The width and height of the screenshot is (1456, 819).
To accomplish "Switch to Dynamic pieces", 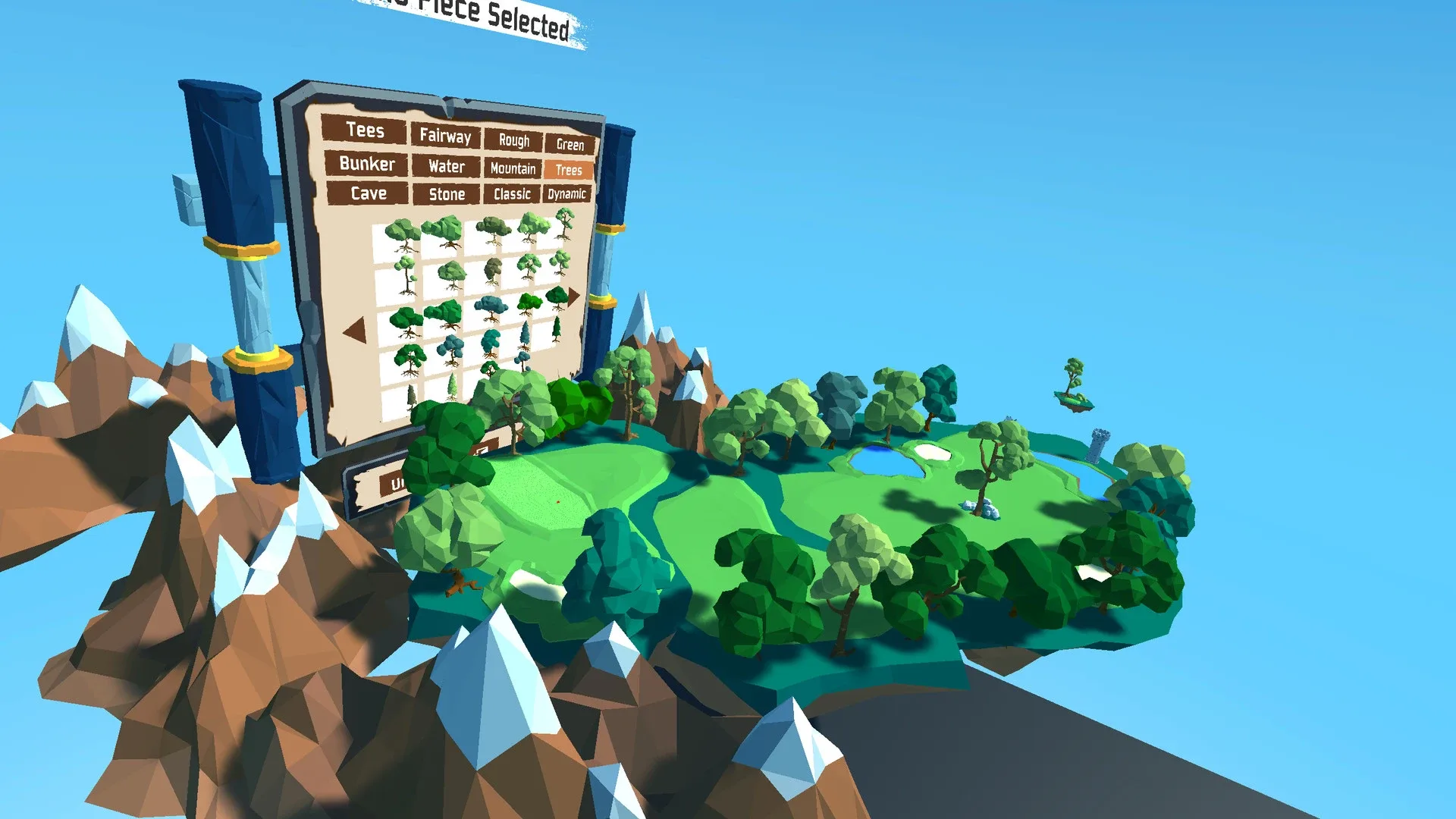I will [567, 195].
